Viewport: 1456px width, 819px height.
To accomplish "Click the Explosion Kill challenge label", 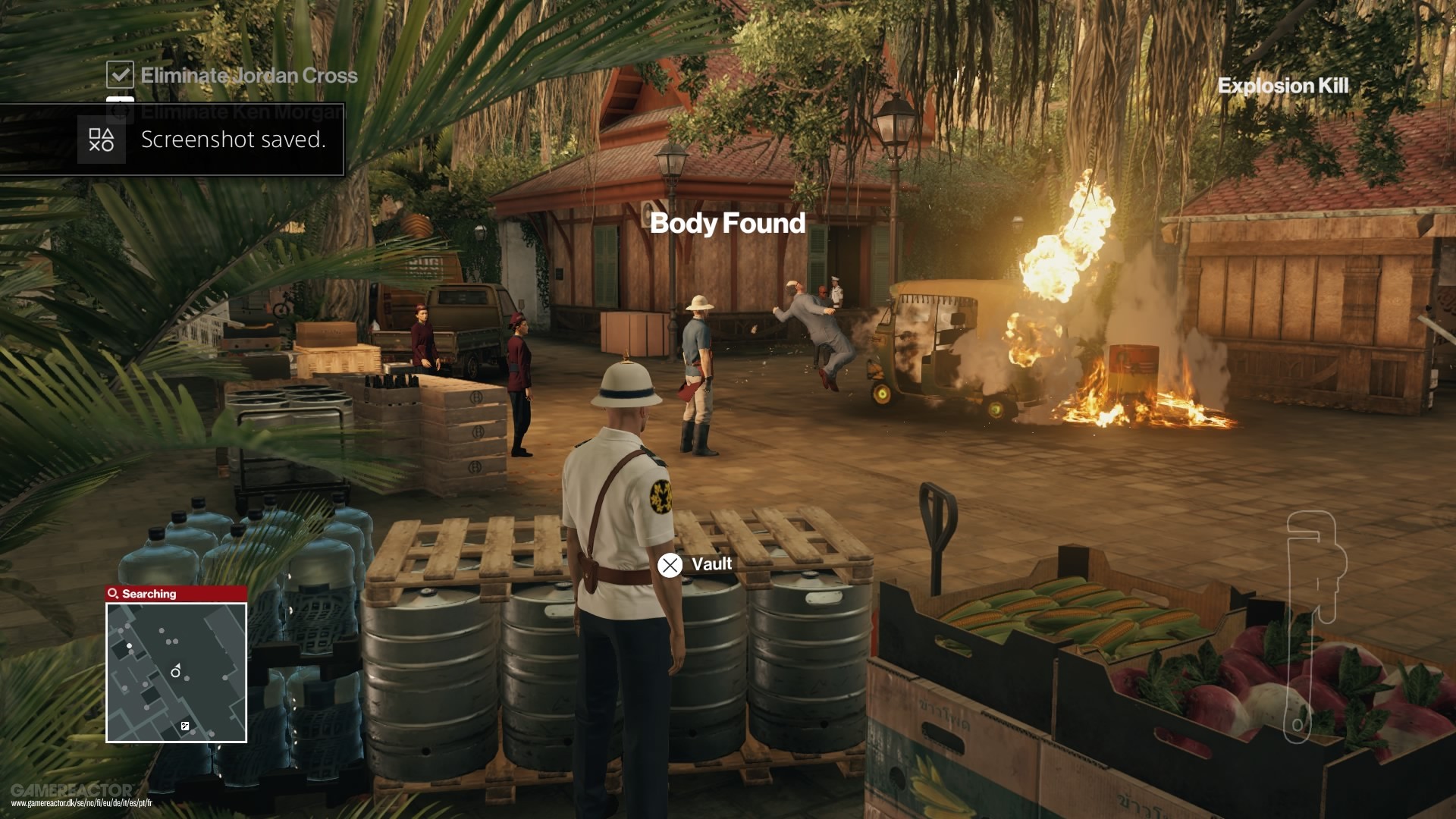I will (x=1283, y=86).
